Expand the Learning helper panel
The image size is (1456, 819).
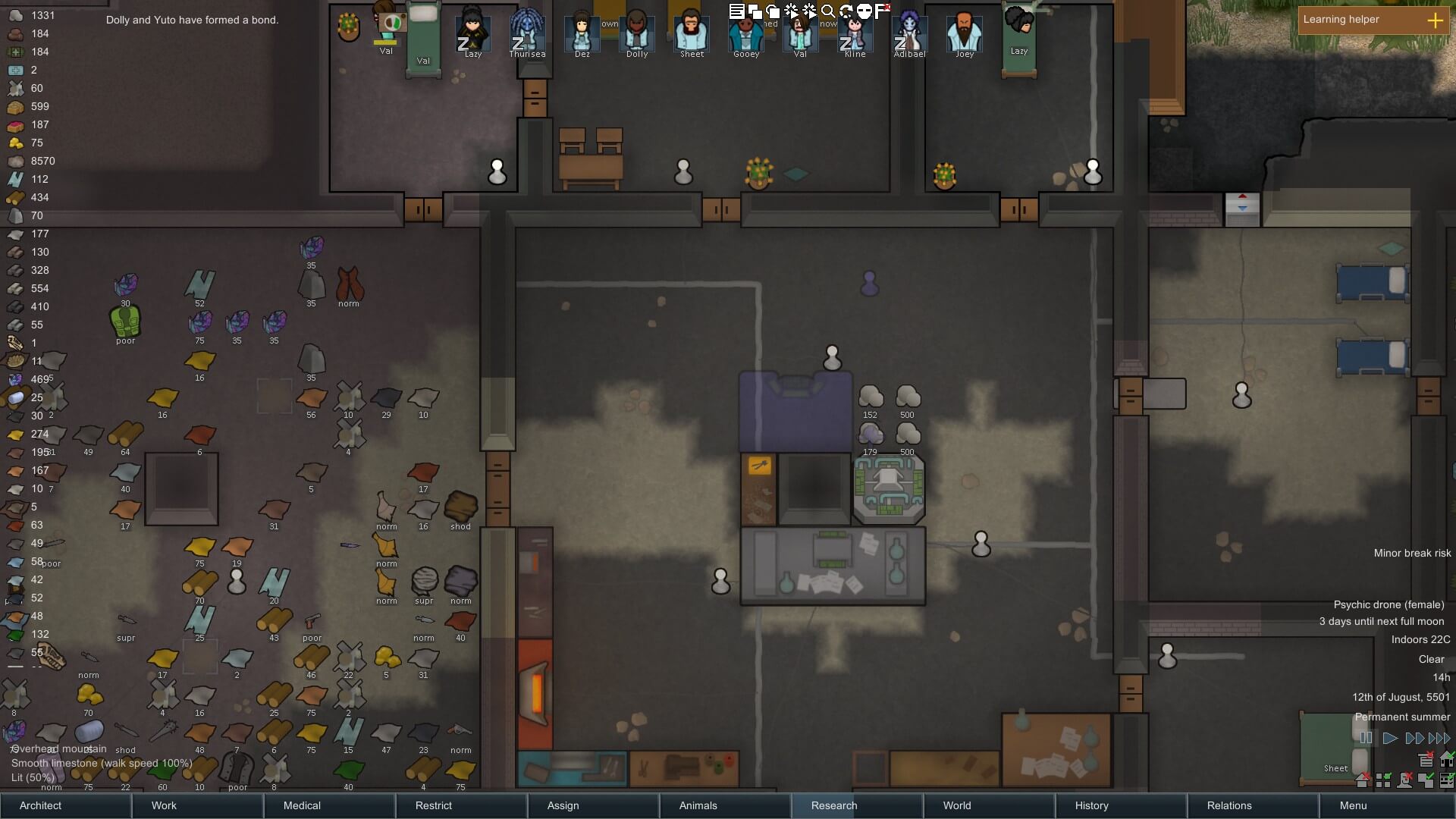pos(1435,20)
